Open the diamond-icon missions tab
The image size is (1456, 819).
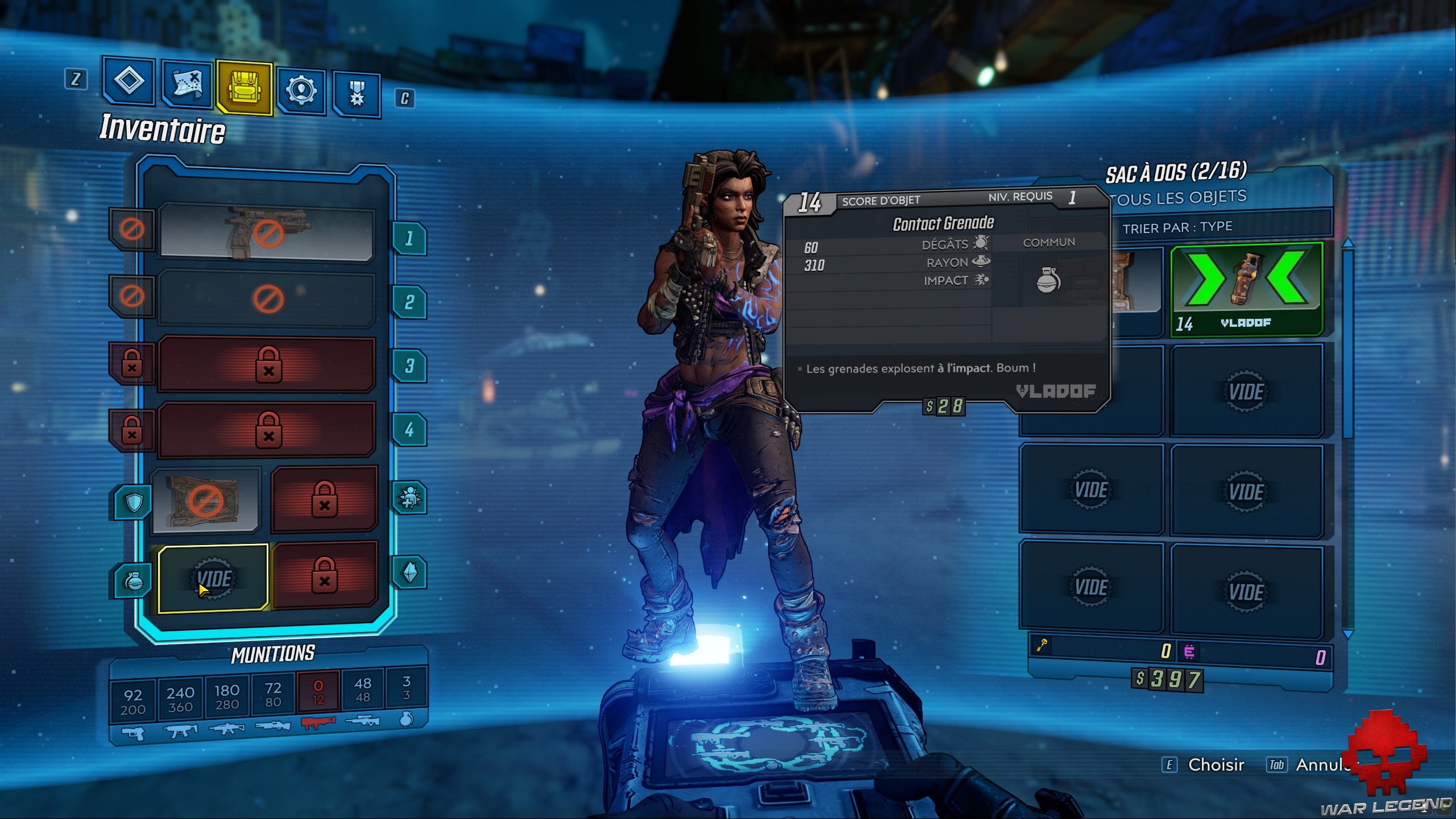click(129, 81)
